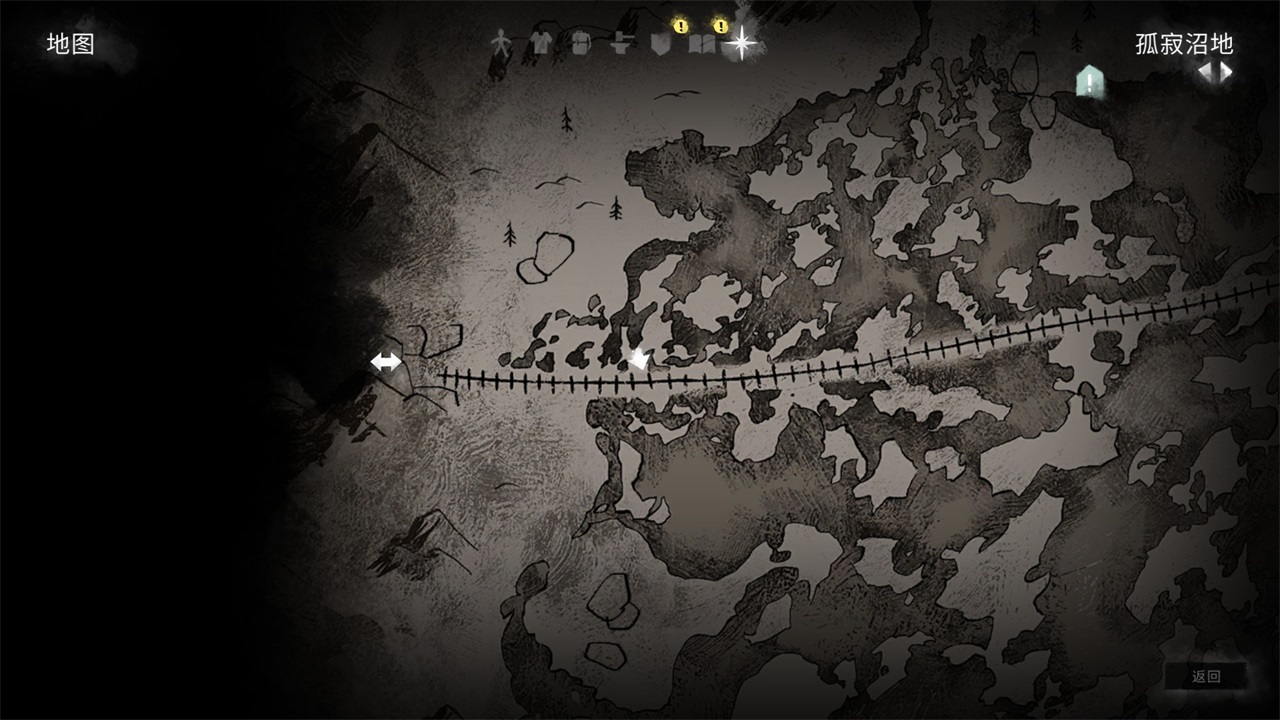Click the 返回 back button
Screen dimensions: 1280x720
(x=1206, y=676)
